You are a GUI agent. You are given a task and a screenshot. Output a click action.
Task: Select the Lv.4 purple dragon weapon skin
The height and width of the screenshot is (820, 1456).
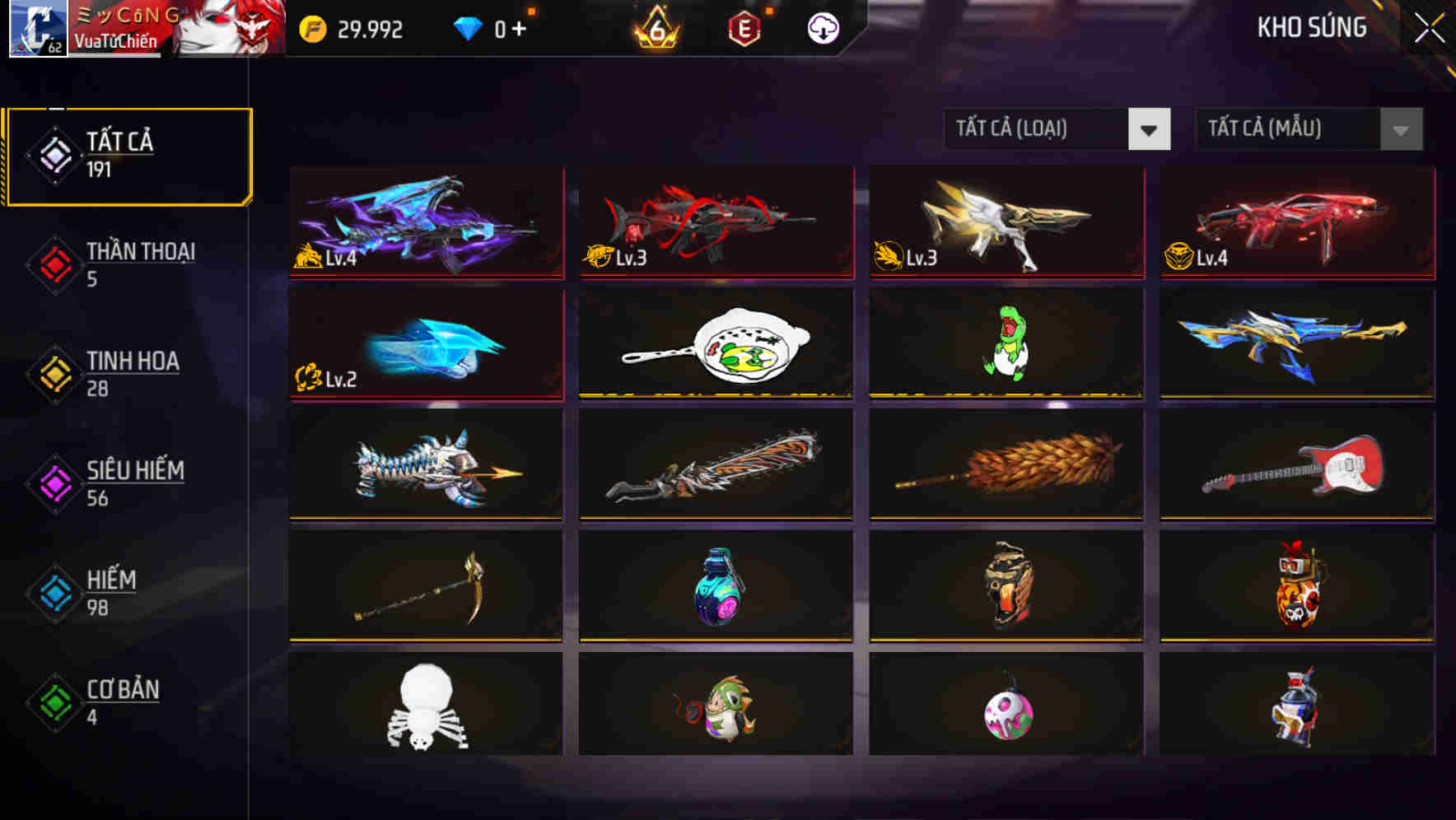(x=425, y=224)
